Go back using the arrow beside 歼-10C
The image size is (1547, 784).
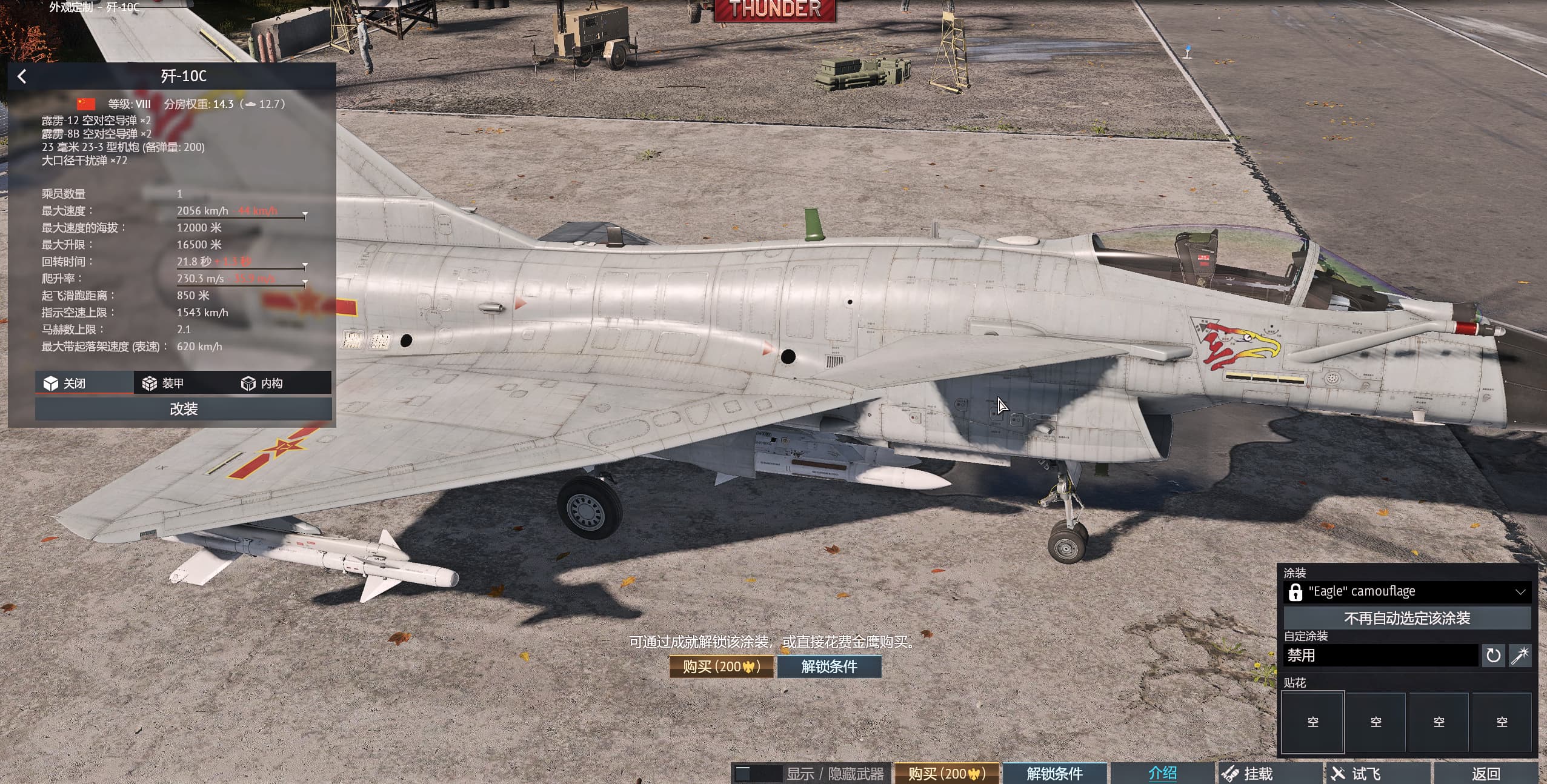pos(22,76)
